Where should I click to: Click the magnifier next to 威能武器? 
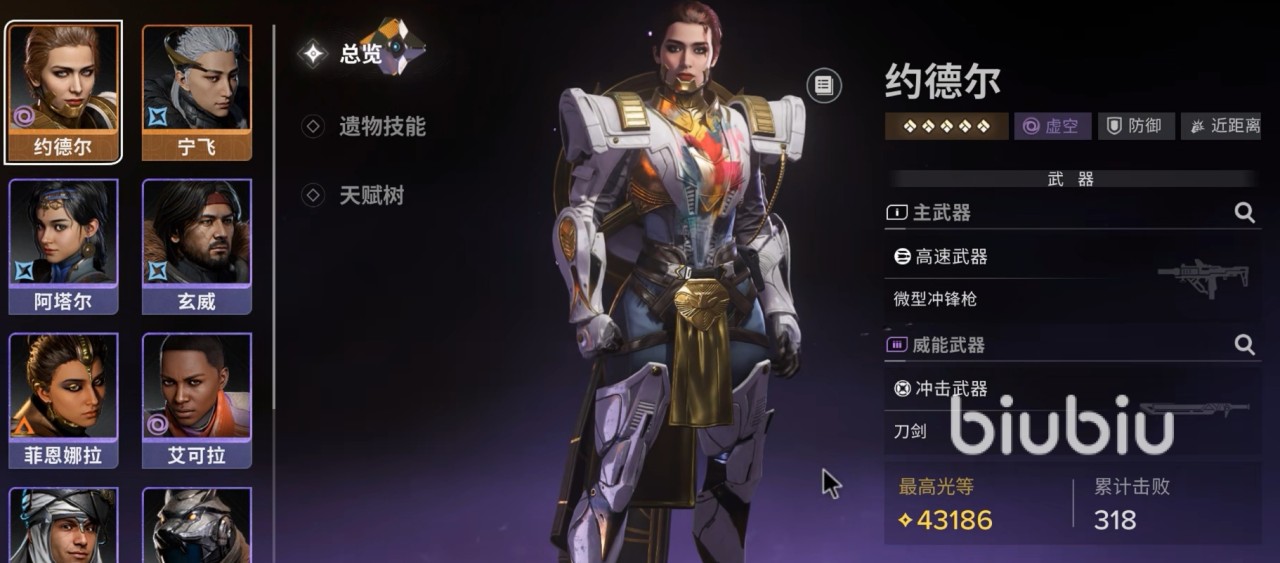coord(1244,345)
